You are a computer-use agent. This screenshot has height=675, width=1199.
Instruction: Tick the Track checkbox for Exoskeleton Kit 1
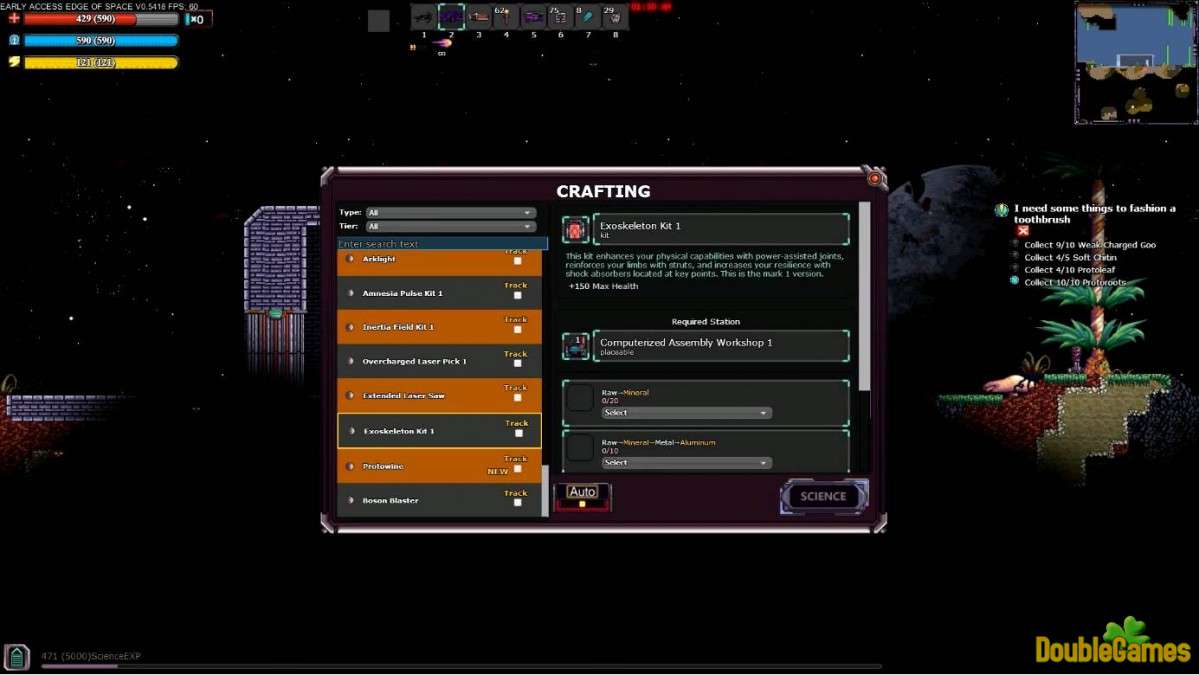(518, 433)
